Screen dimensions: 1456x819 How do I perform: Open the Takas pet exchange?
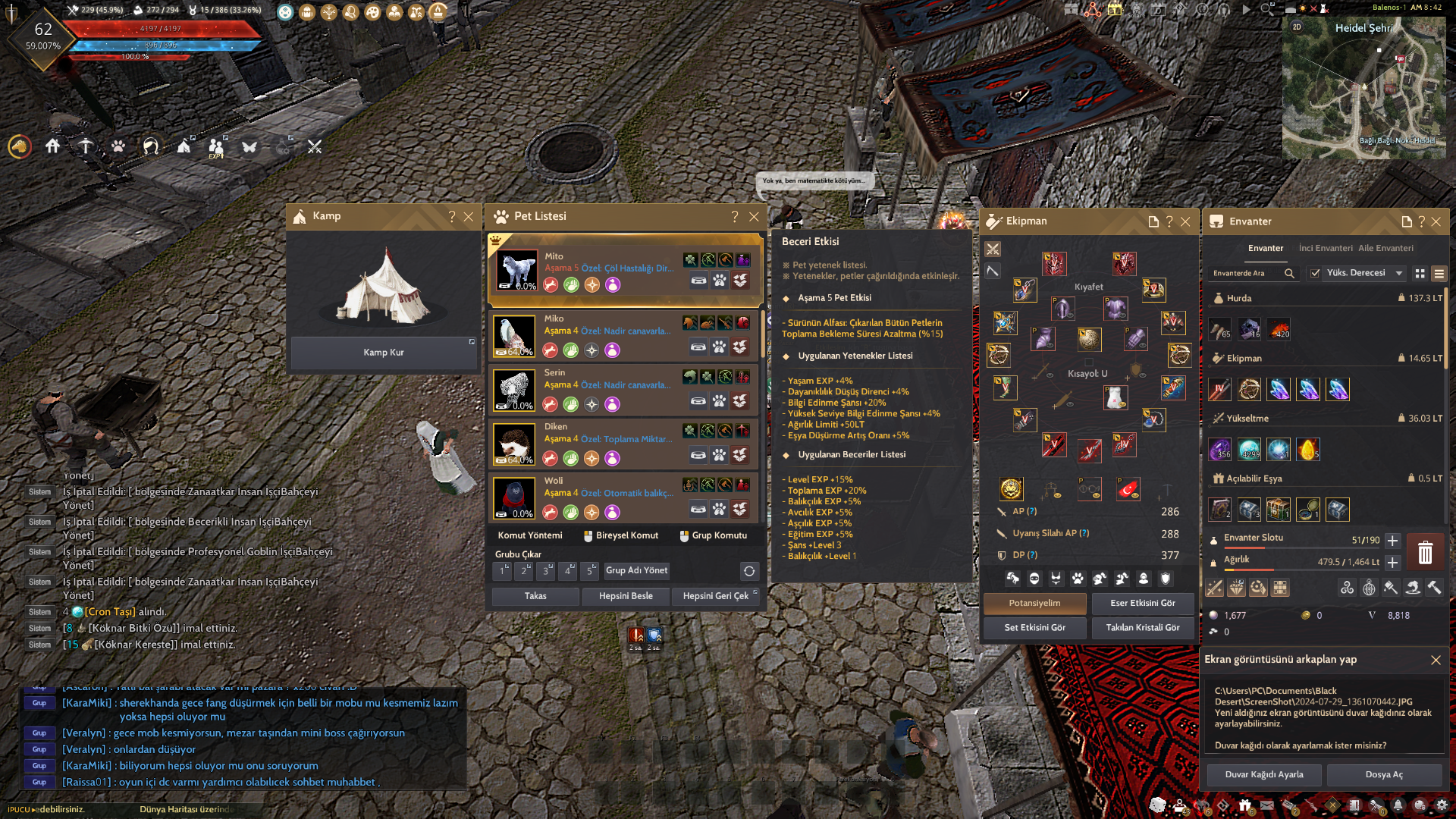click(x=535, y=596)
